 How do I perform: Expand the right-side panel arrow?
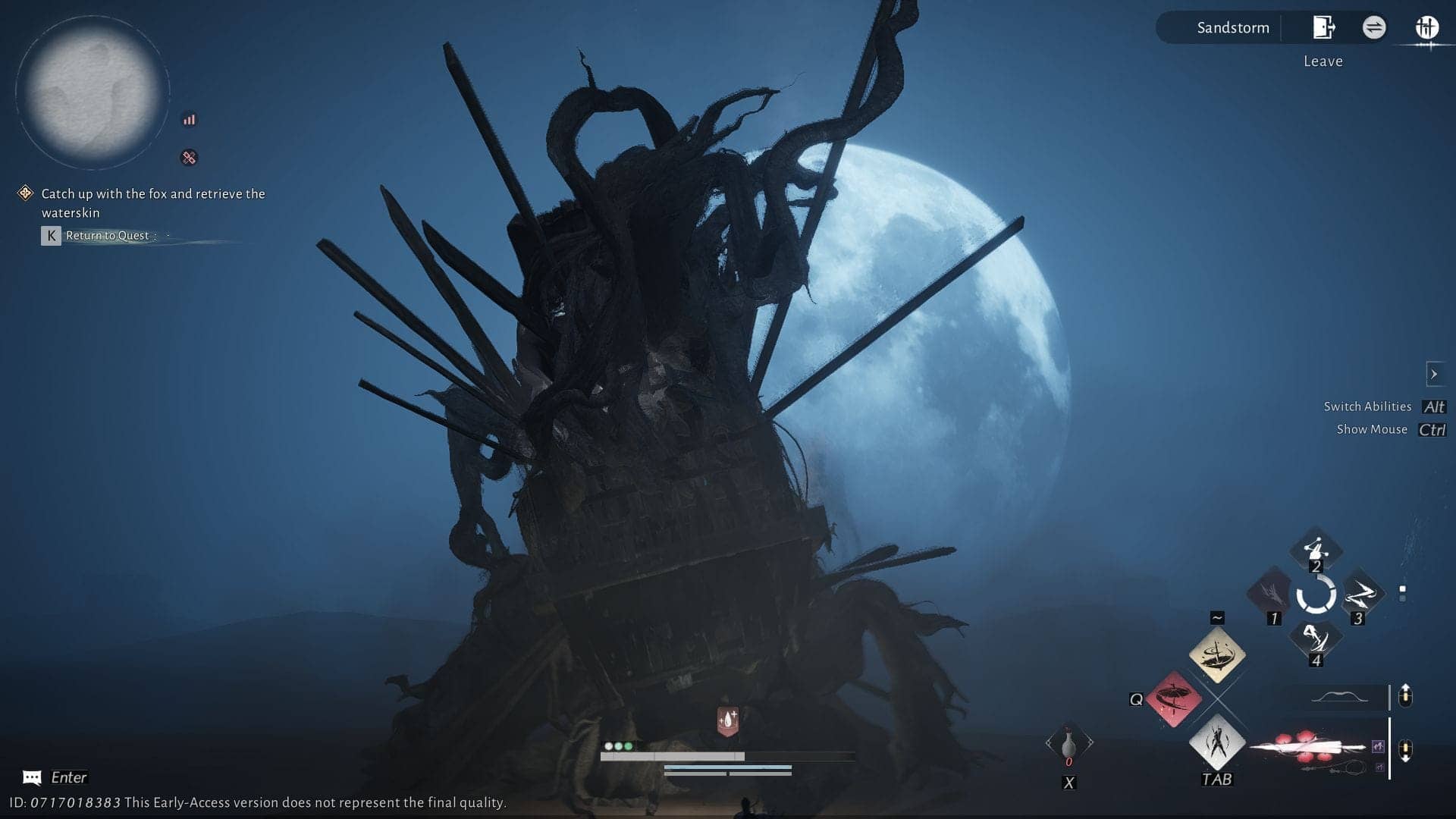click(x=1433, y=374)
